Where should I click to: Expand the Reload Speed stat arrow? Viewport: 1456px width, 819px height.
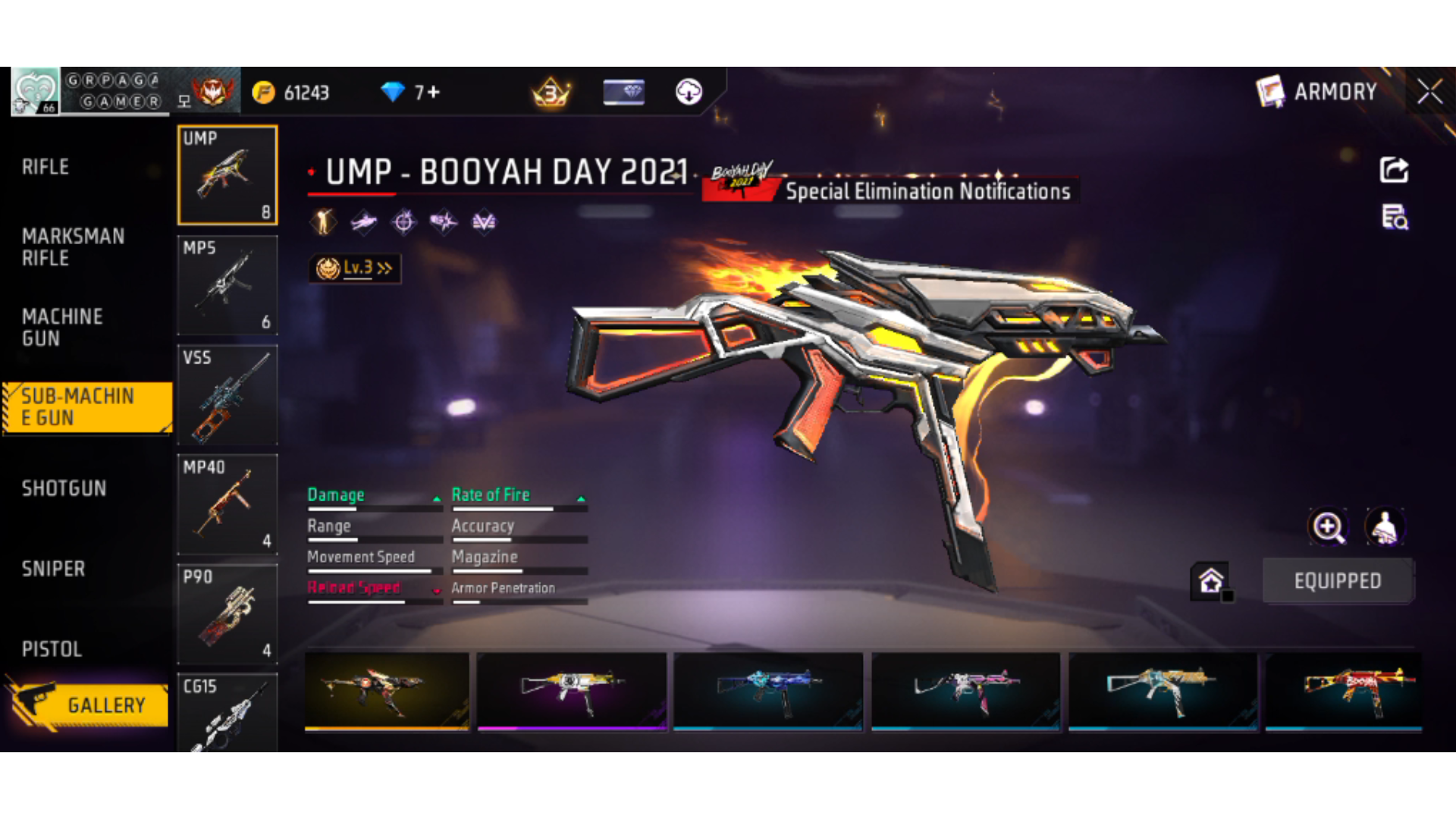pyautogui.click(x=438, y=591)
